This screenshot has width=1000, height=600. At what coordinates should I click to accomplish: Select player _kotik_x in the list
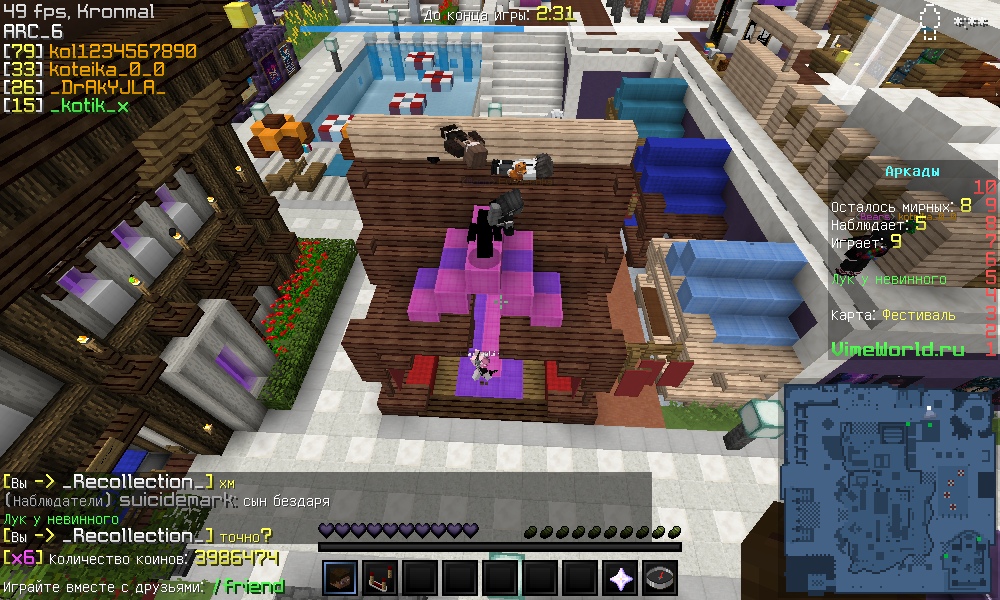pyautogui.click(x=88, y=105)
